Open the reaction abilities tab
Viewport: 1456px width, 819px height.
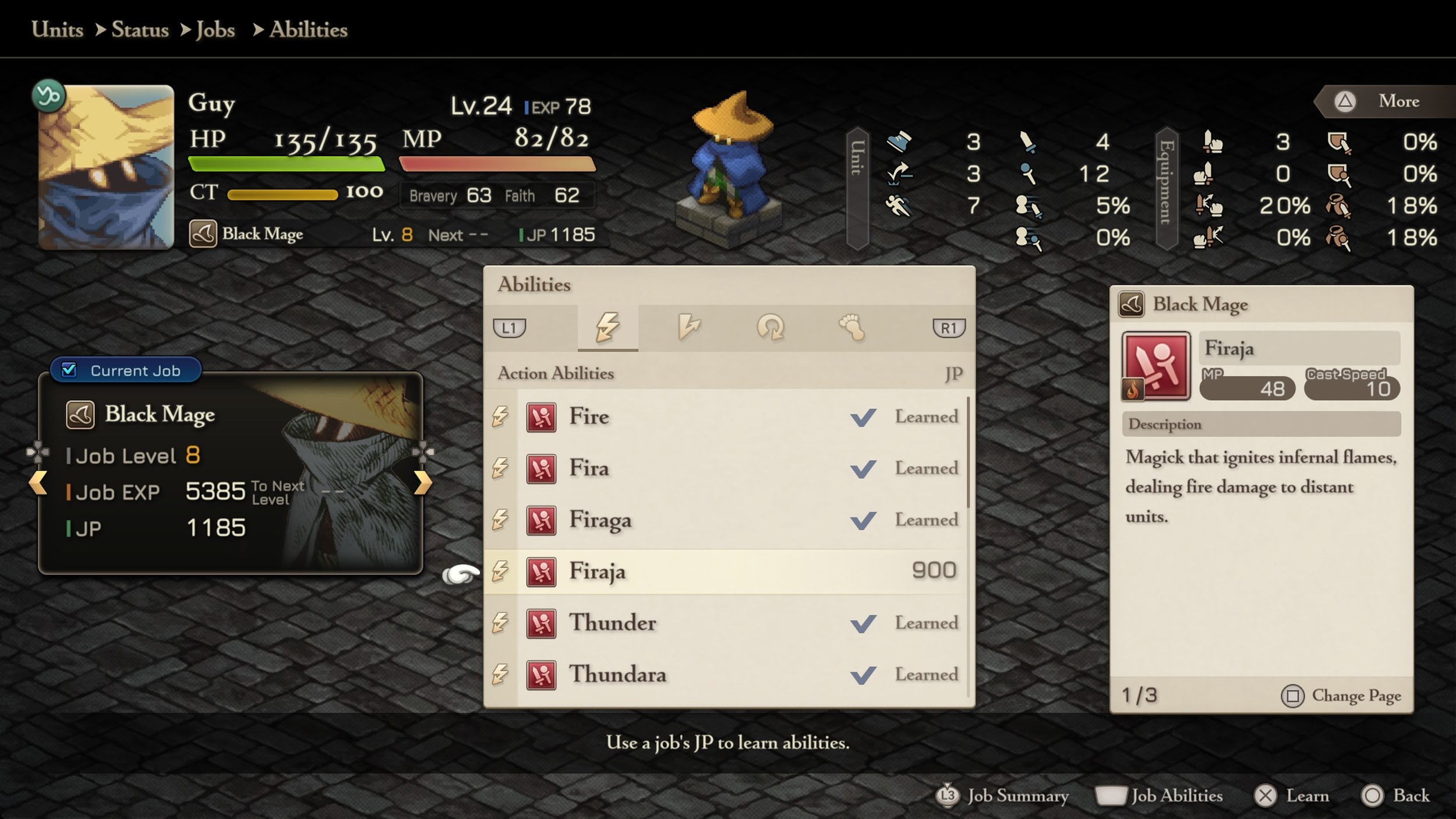coord(689,327)
